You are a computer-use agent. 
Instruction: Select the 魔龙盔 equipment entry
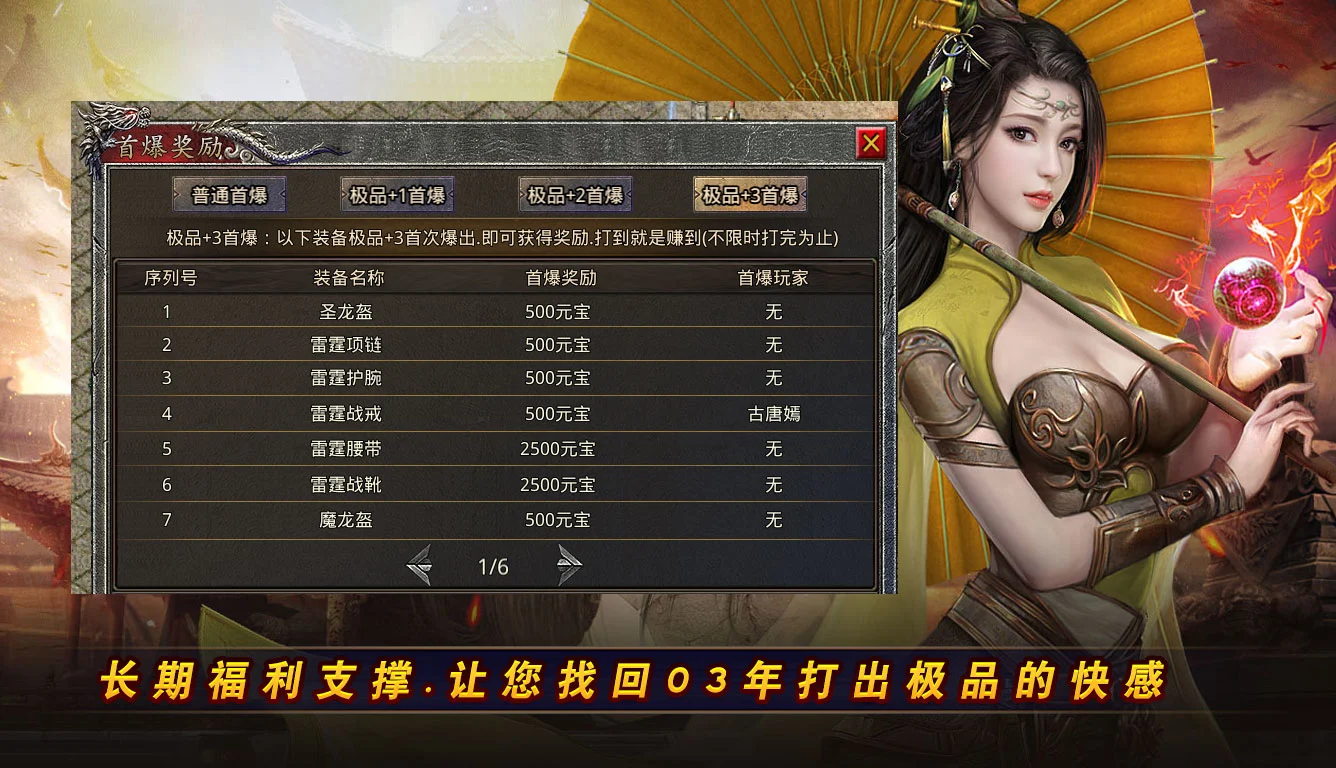pos(346,520)
